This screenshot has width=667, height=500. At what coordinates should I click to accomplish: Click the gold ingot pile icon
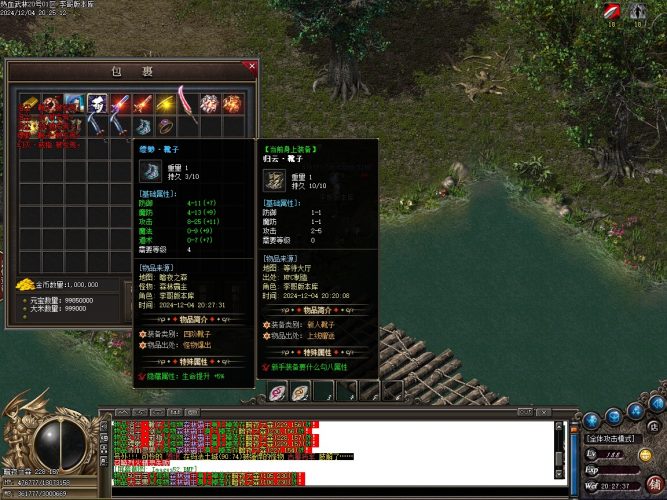tap(27, 284)
